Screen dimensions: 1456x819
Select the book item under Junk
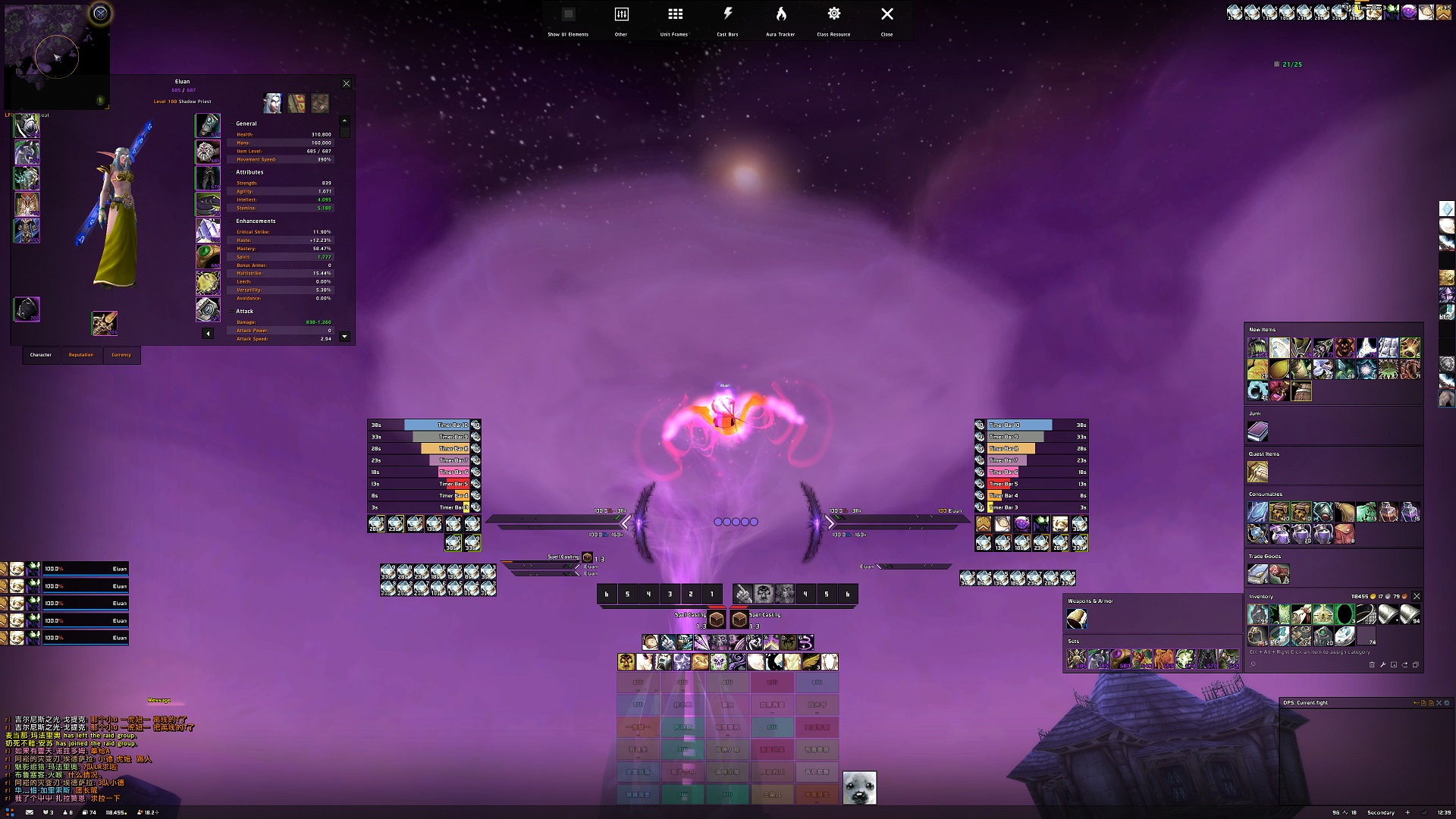(1257, 432)
